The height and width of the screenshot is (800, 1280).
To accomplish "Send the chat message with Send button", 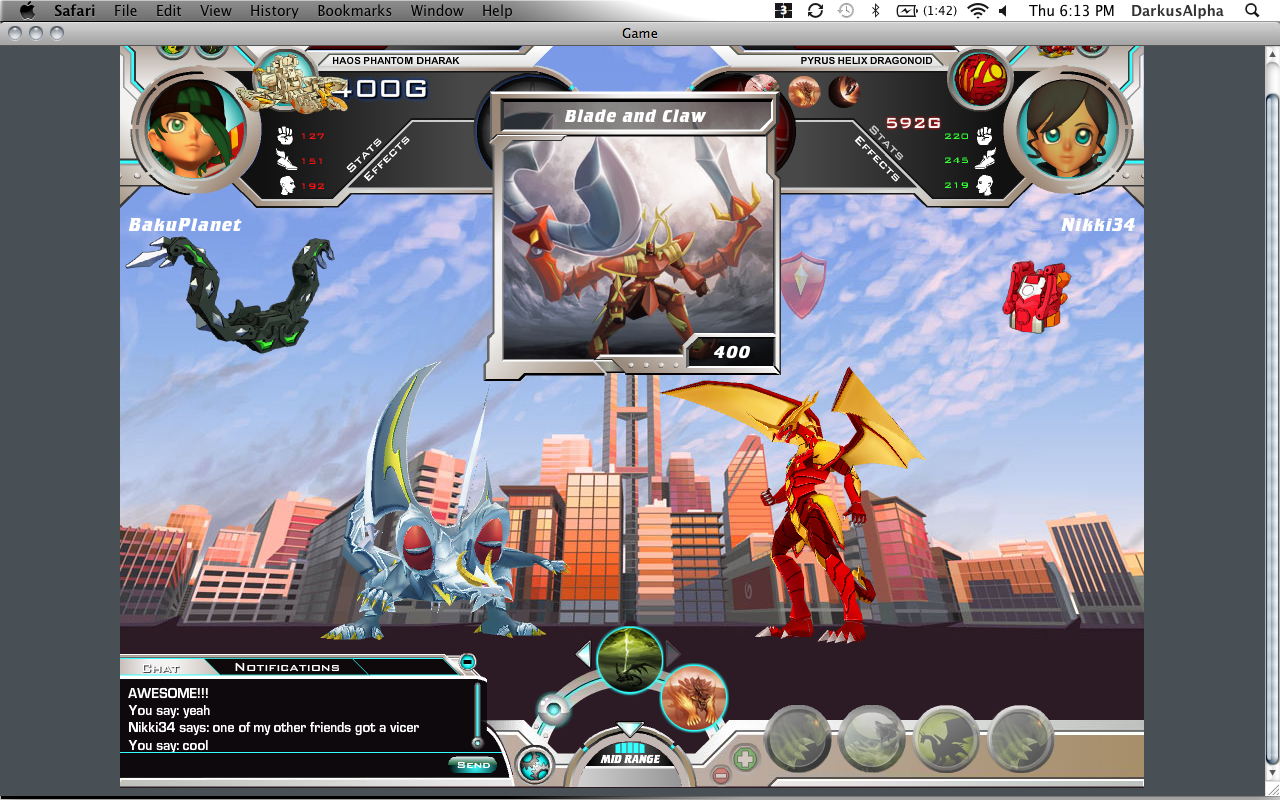I will coord(473,765).
